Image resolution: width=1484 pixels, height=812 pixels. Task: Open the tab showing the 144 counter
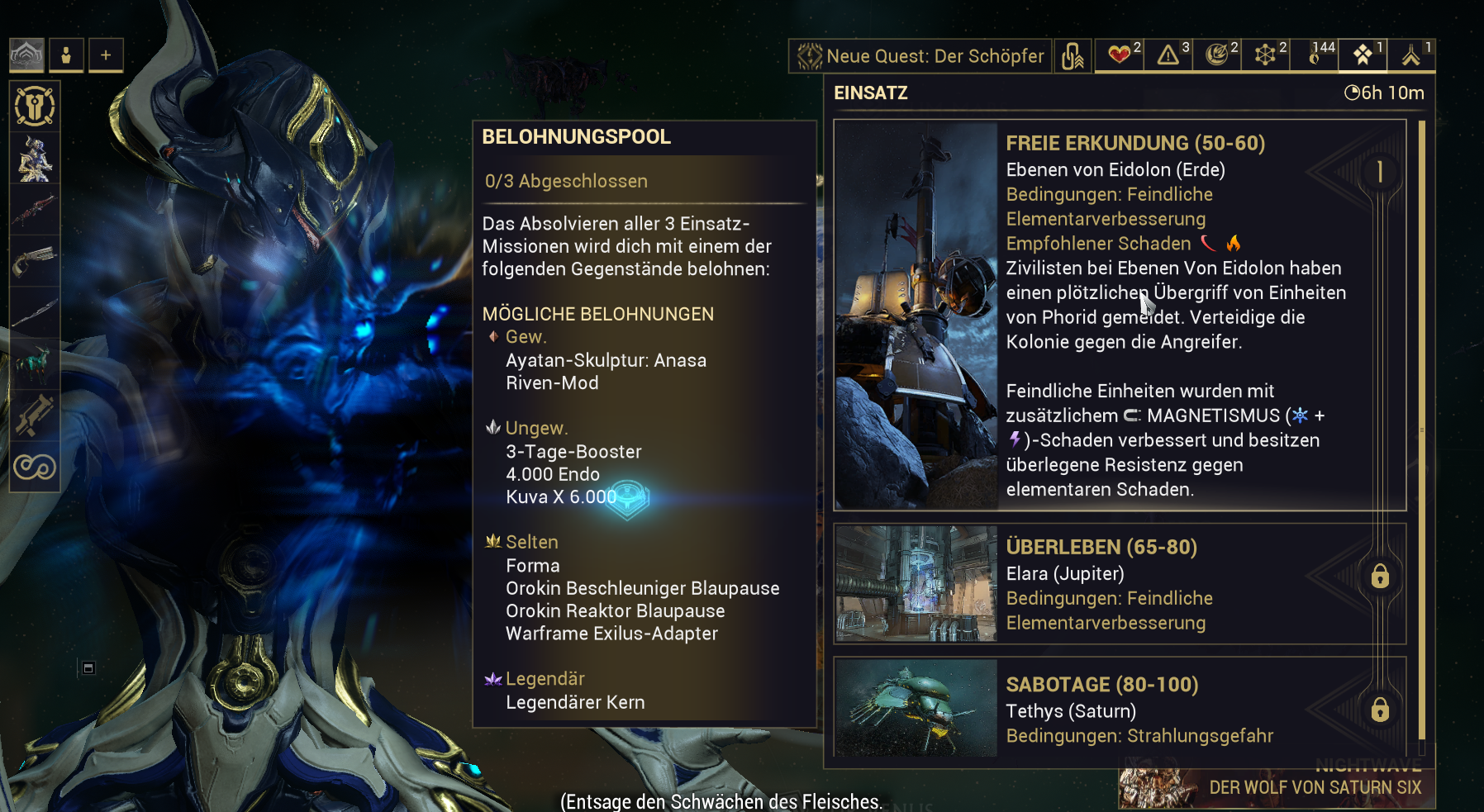point(1315,55)
